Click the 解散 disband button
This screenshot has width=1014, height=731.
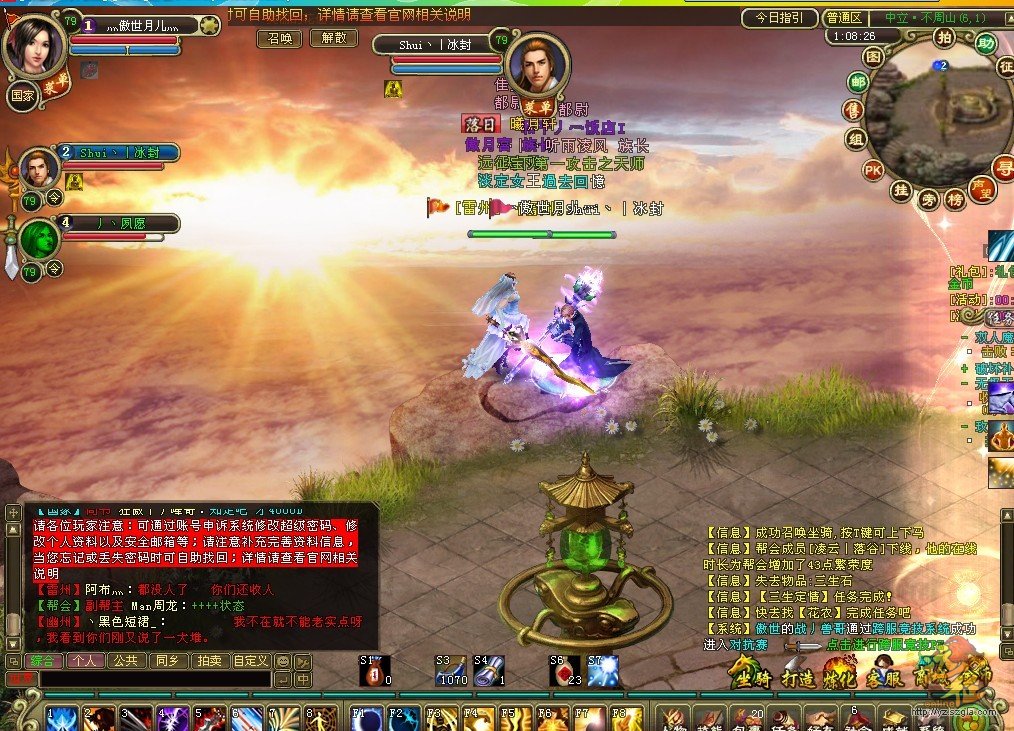pyautogui.click(x=333, y=38)
